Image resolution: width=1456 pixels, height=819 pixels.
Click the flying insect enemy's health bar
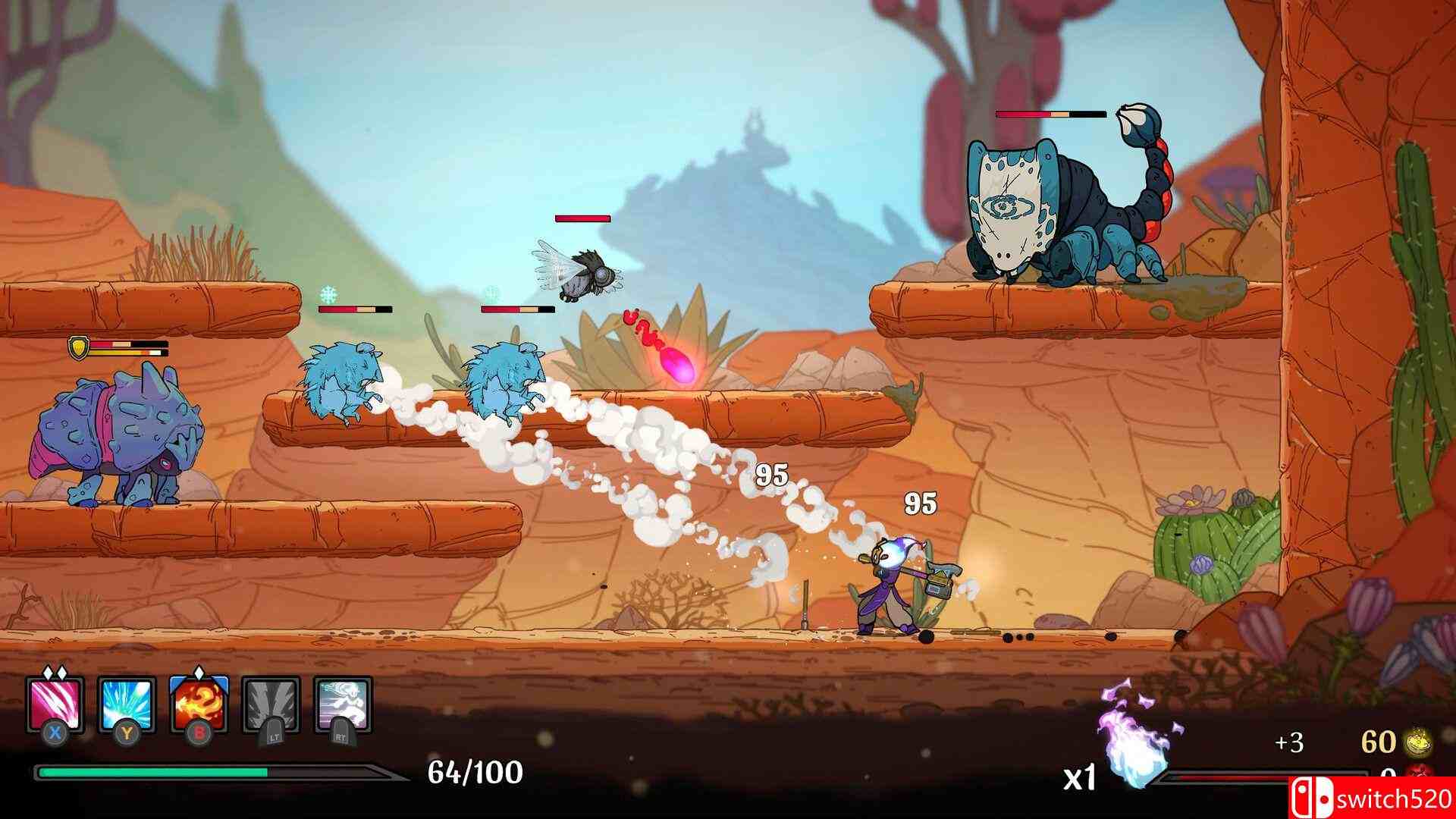(x=582, y=218)
